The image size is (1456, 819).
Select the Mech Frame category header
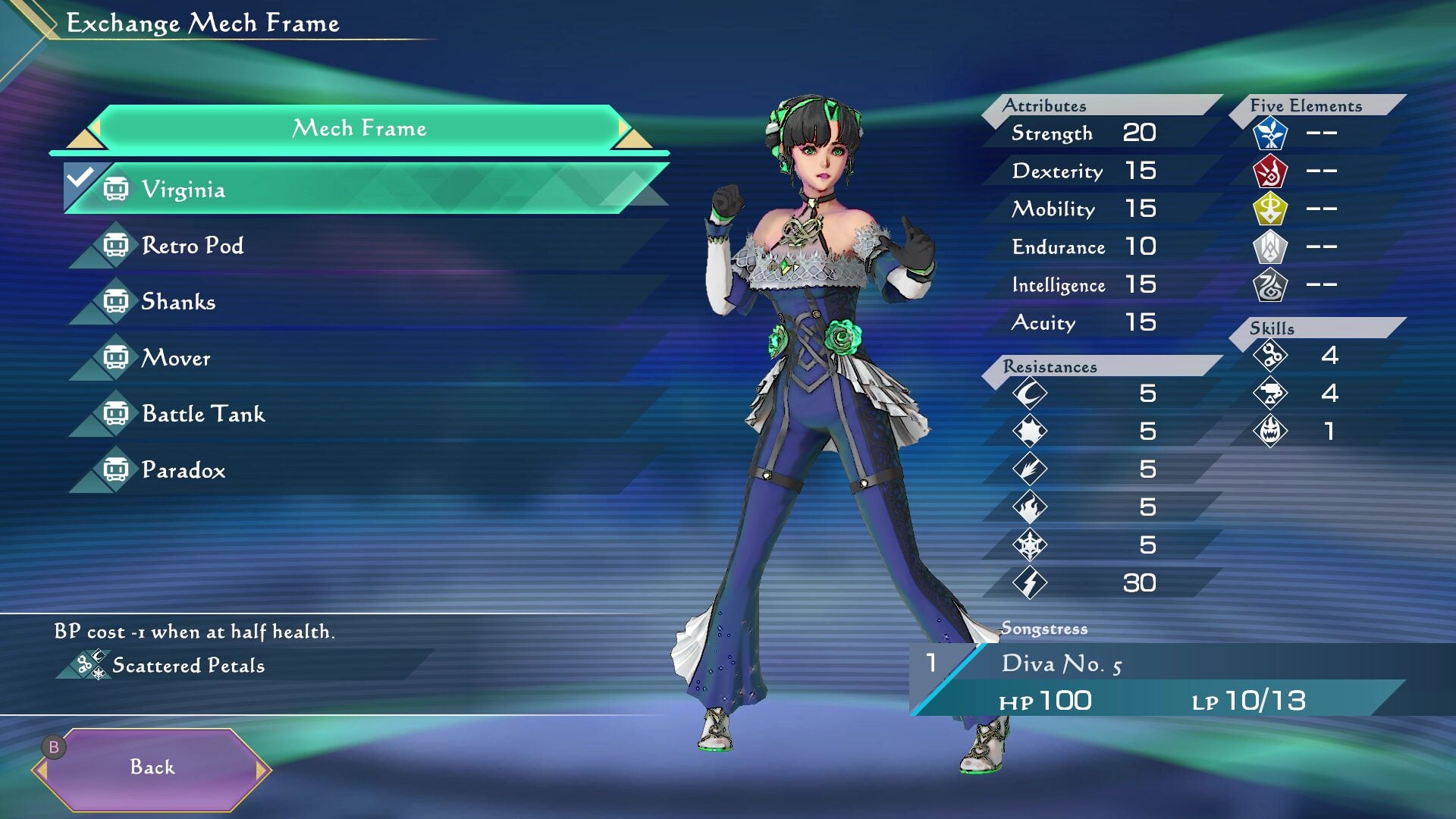(359, 128)
